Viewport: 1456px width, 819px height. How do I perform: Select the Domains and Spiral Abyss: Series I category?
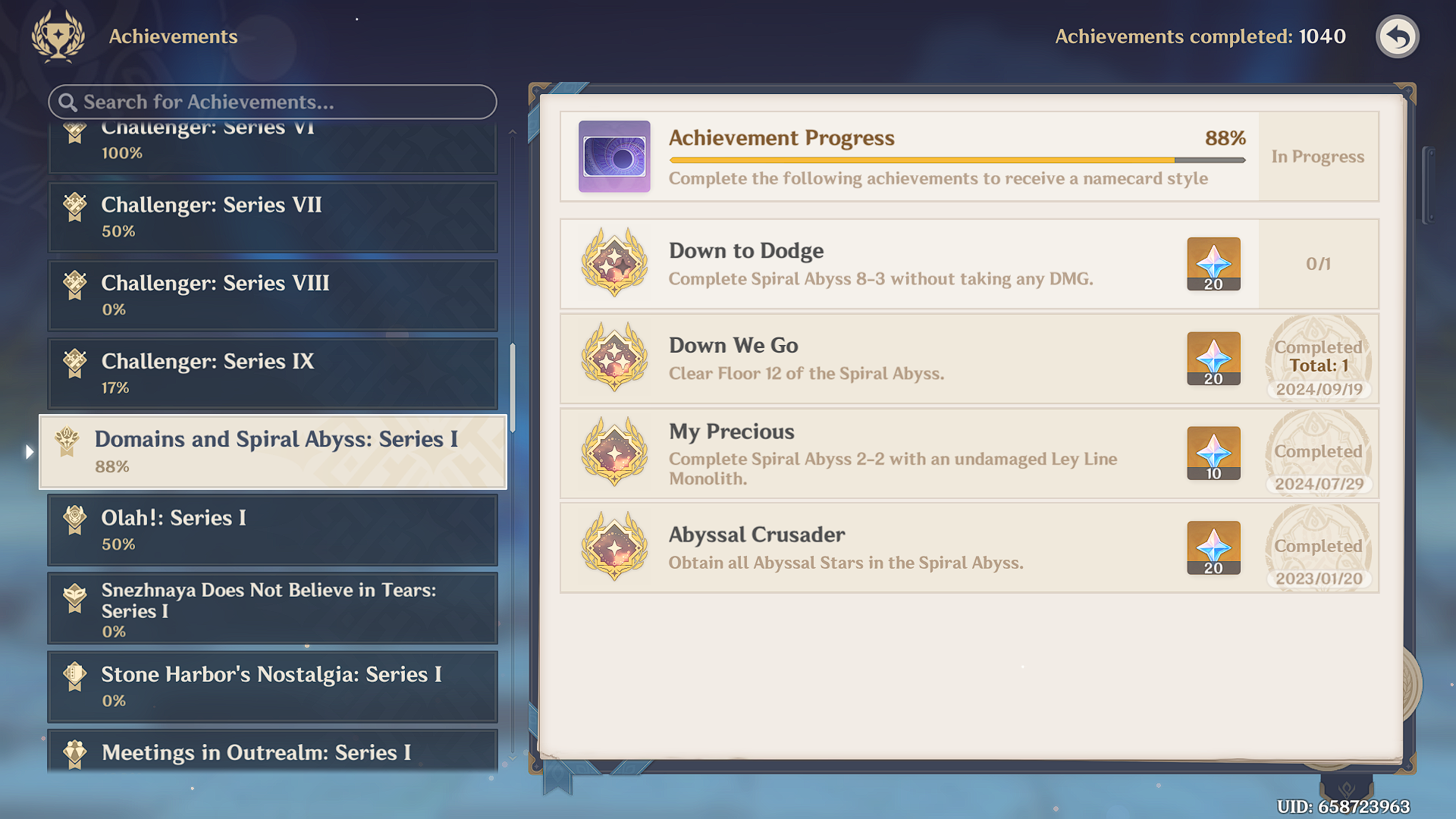click(273, 451)
